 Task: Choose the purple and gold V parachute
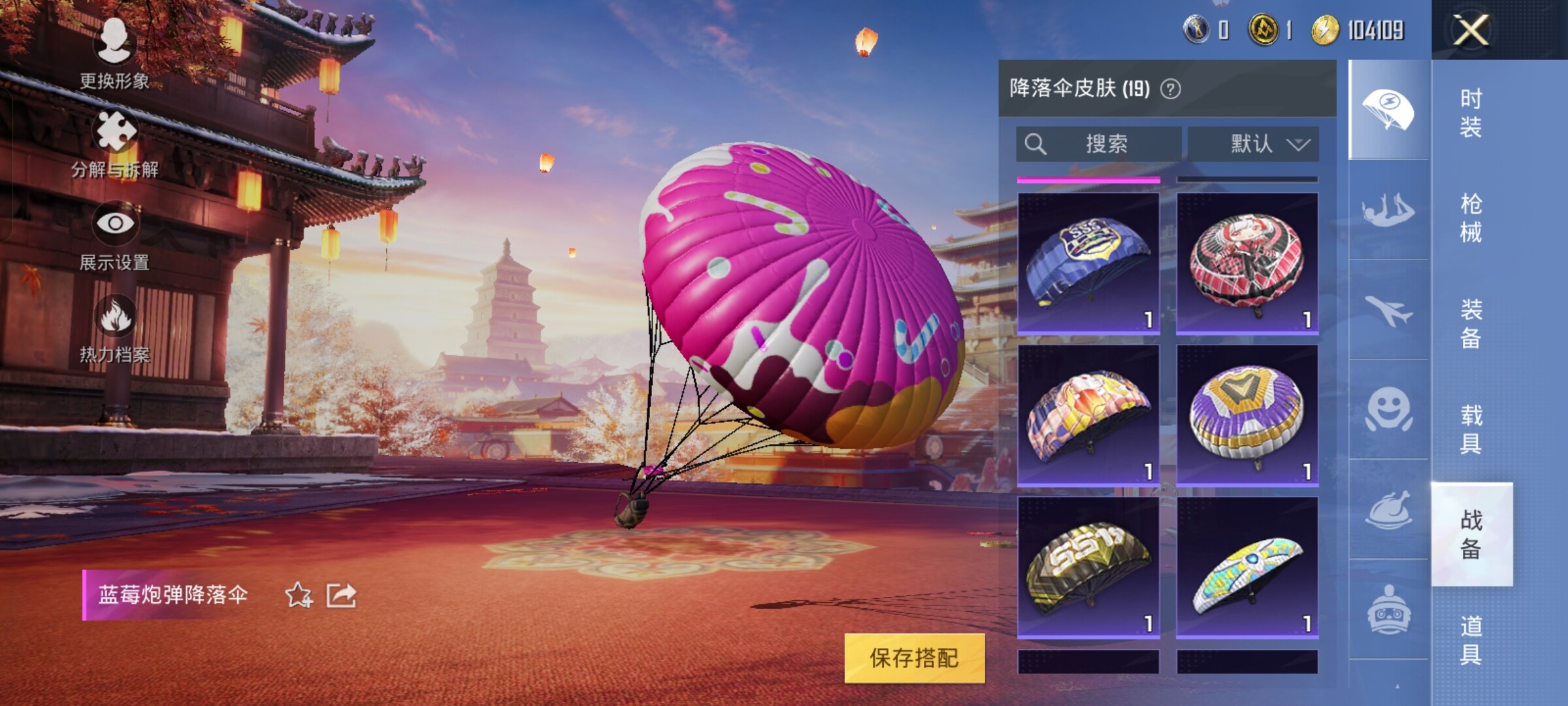pos(1247,415)
